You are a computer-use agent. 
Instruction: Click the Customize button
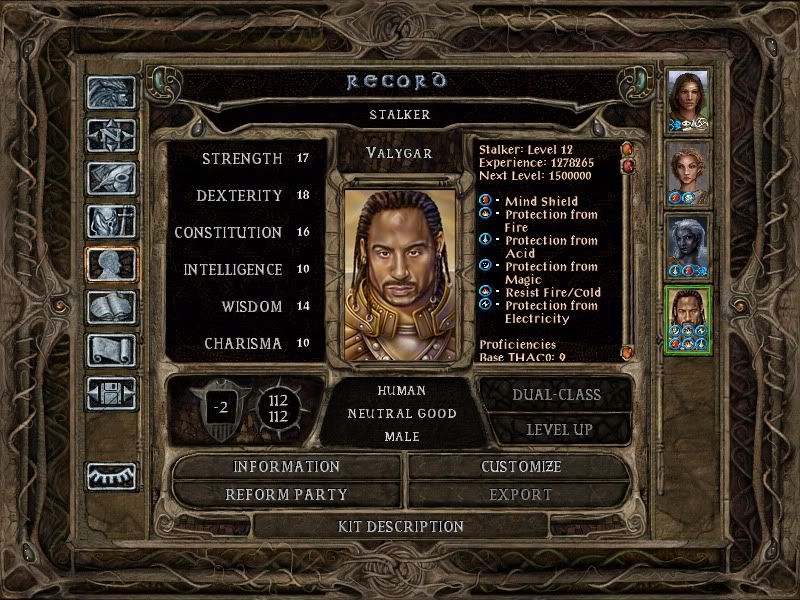(x=521, y=467)
